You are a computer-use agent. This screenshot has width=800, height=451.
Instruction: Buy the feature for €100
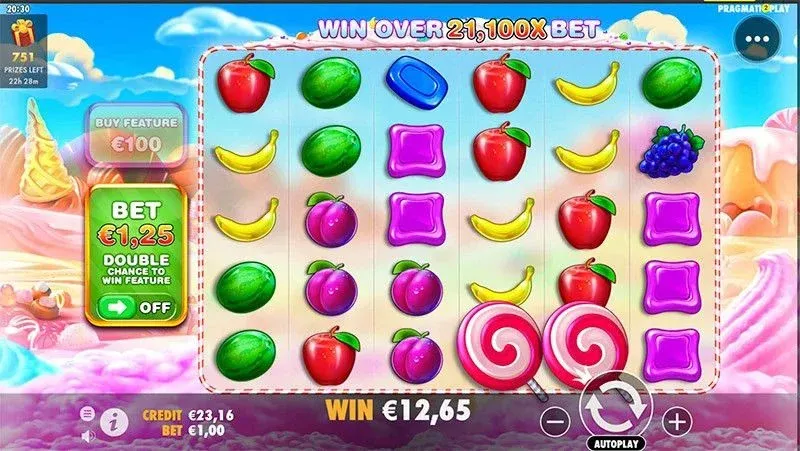click(136, 134)
